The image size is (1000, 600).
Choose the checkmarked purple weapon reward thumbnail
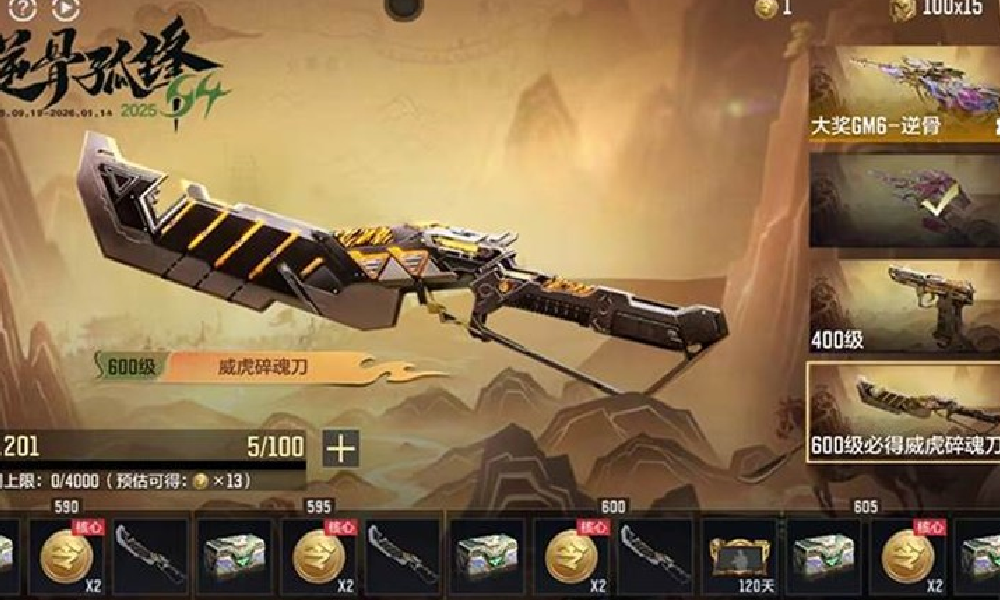pyautogui.click(x=904, y=200)
